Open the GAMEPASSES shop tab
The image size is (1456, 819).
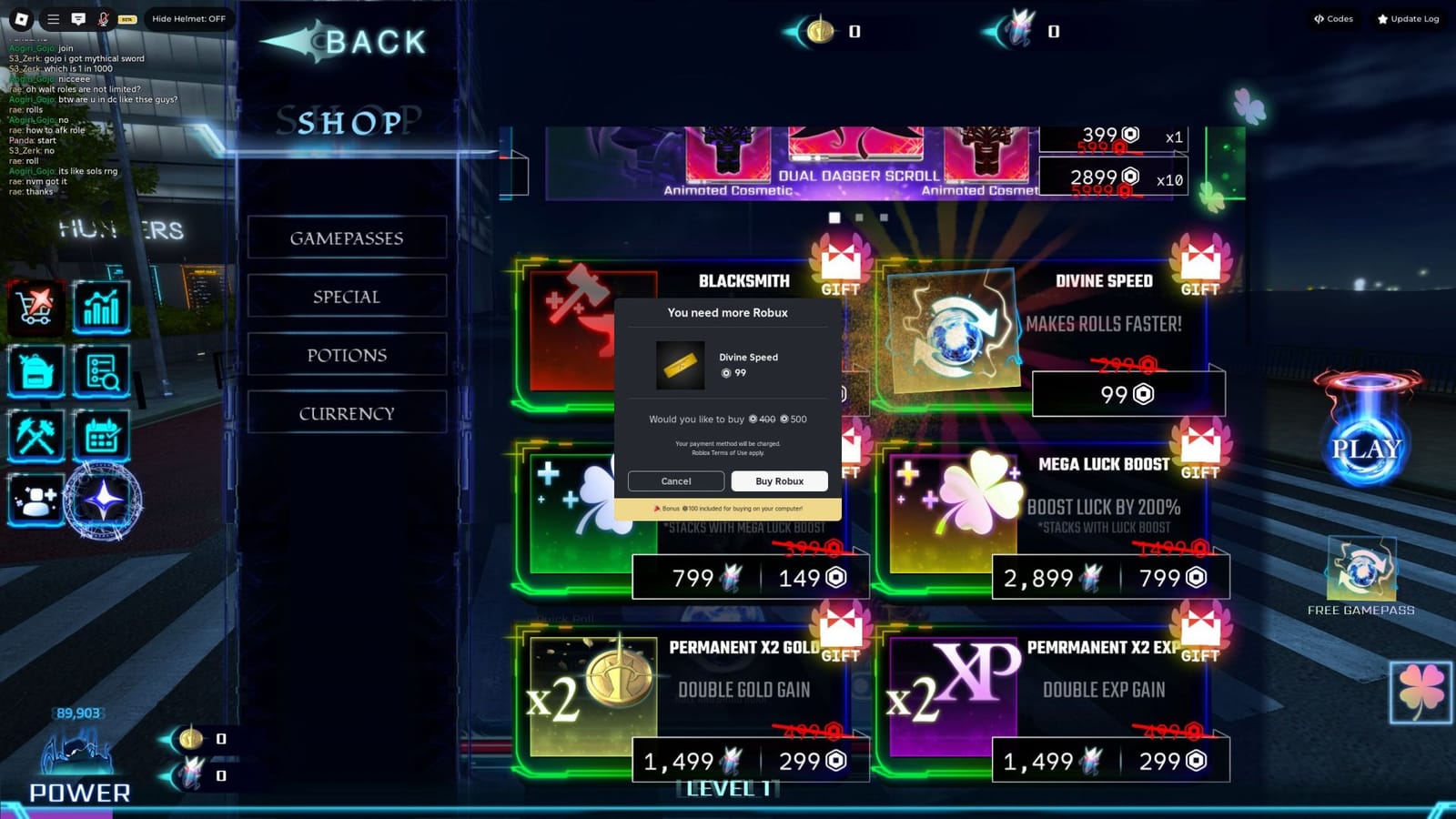[346, 238]
